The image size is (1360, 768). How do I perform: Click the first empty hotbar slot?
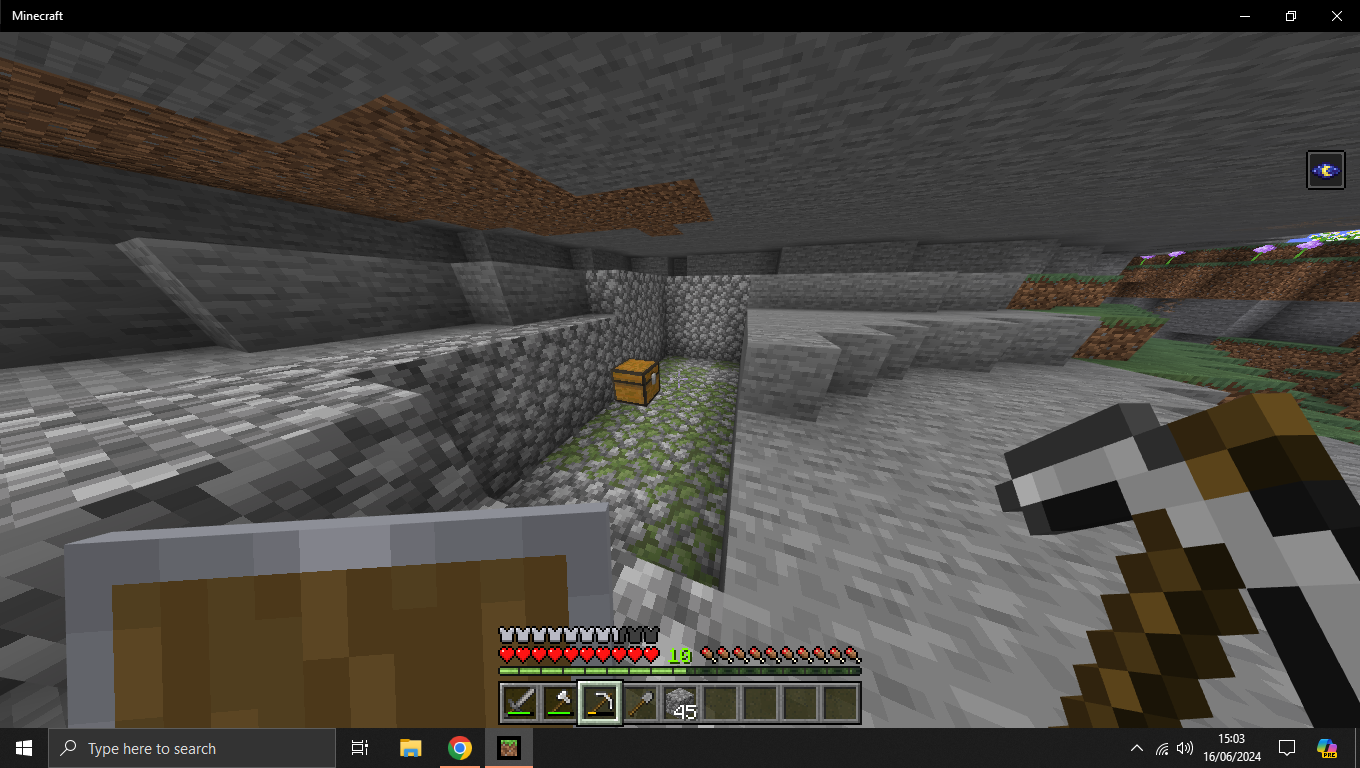coord(720,702)
